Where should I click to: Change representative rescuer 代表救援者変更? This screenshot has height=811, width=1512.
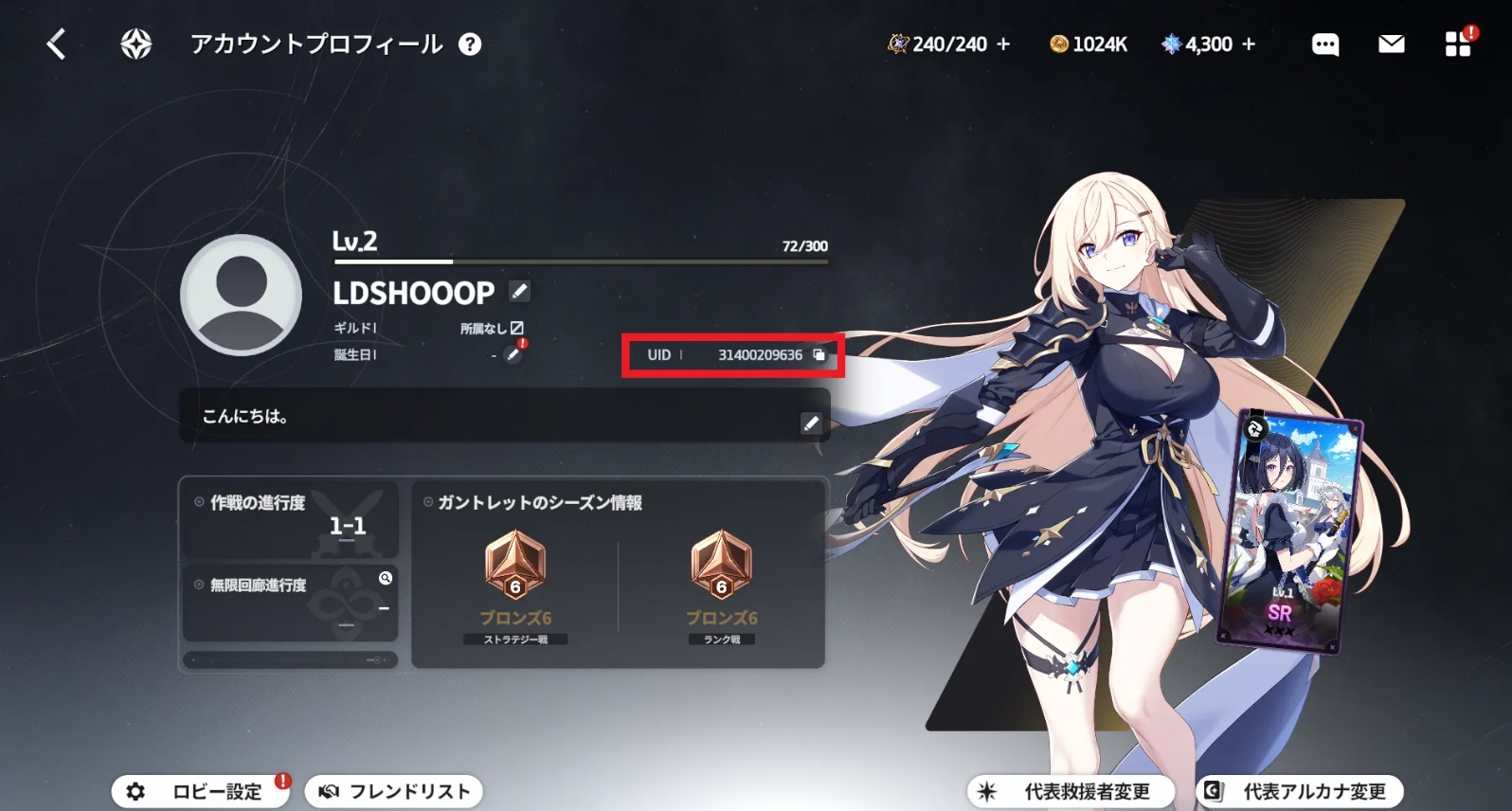pyautogui.click(x=1071, y=791)
